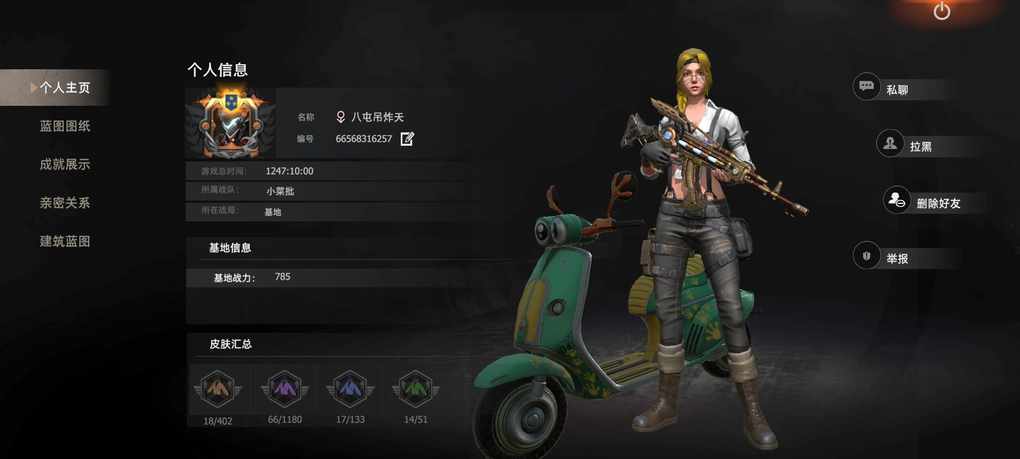Switch to the 蓝图图纸 tab
This screenshot has height=459, width=1020.
(65, 126)
